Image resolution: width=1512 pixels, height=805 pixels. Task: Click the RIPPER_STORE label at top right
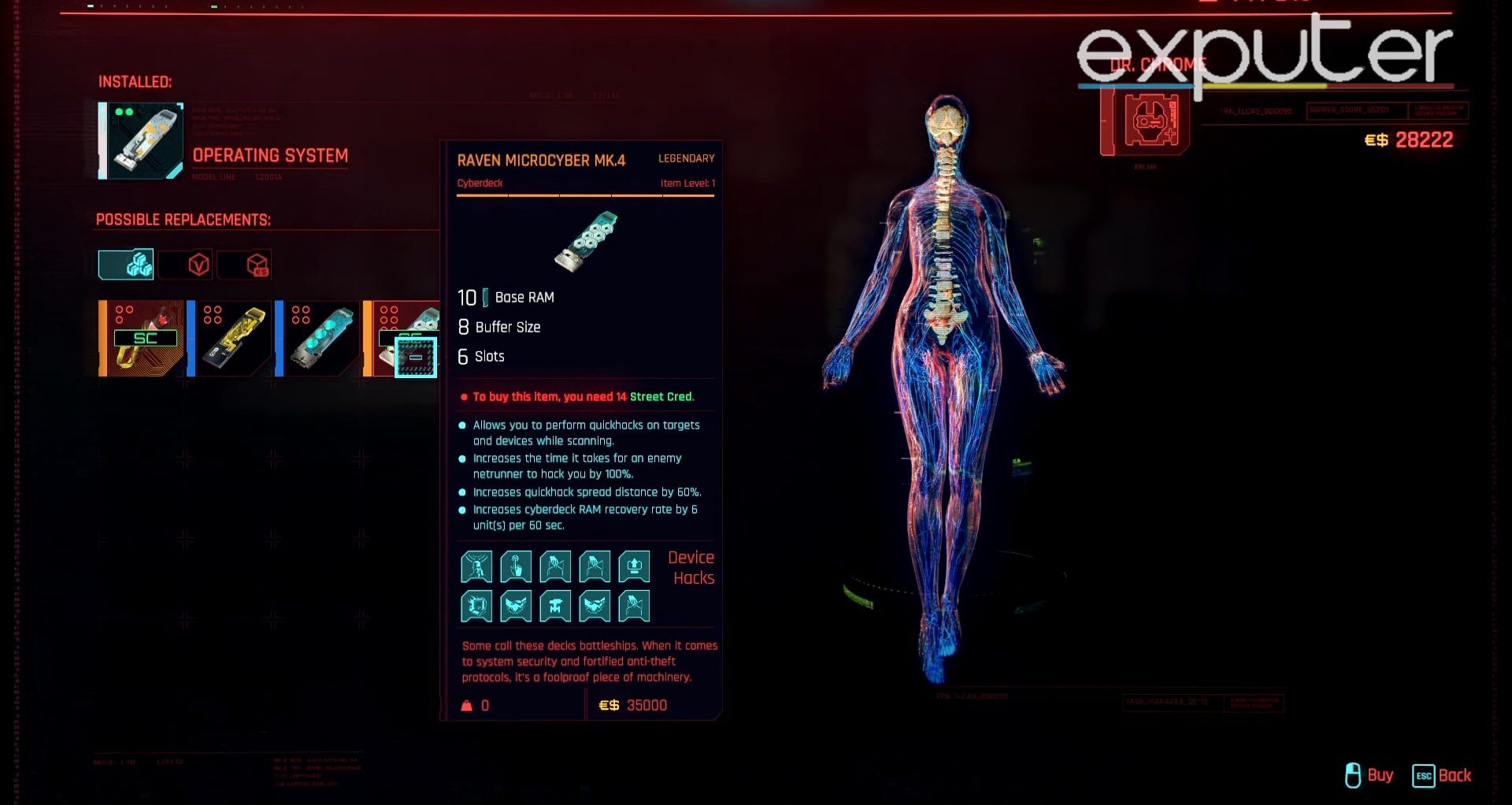pyautogui.click(x=1356, y=110)
